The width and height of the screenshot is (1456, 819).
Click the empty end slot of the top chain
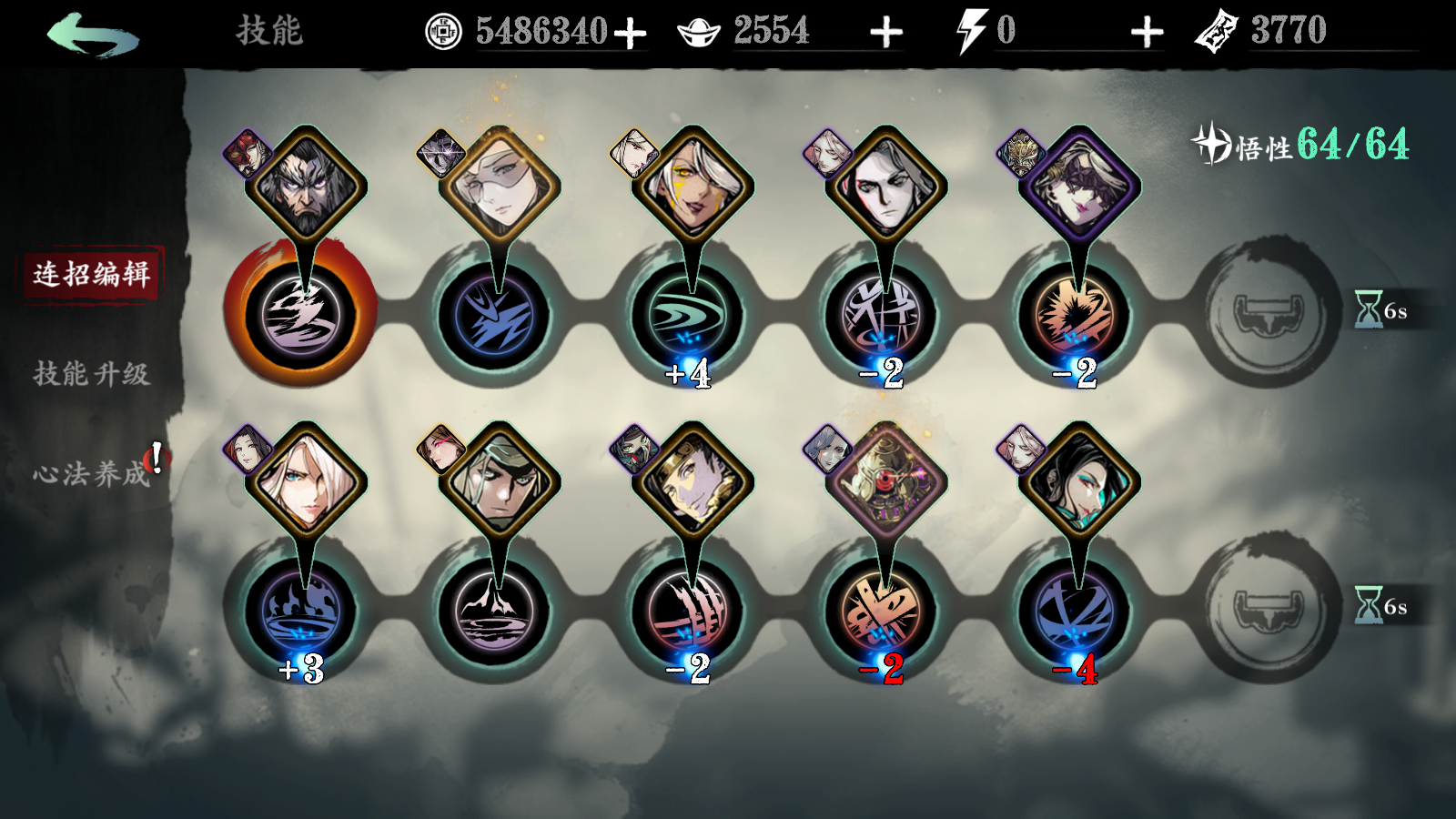1269,314
